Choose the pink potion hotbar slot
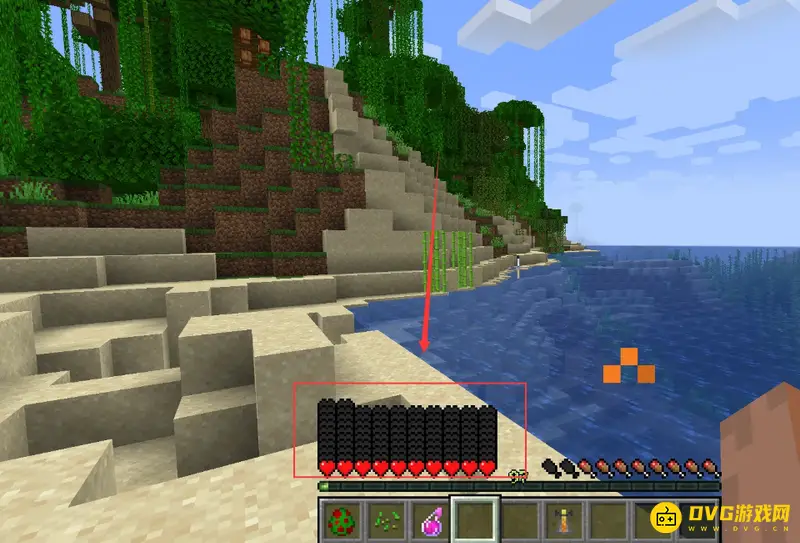 pyautogui.click(x=430, y=520)
